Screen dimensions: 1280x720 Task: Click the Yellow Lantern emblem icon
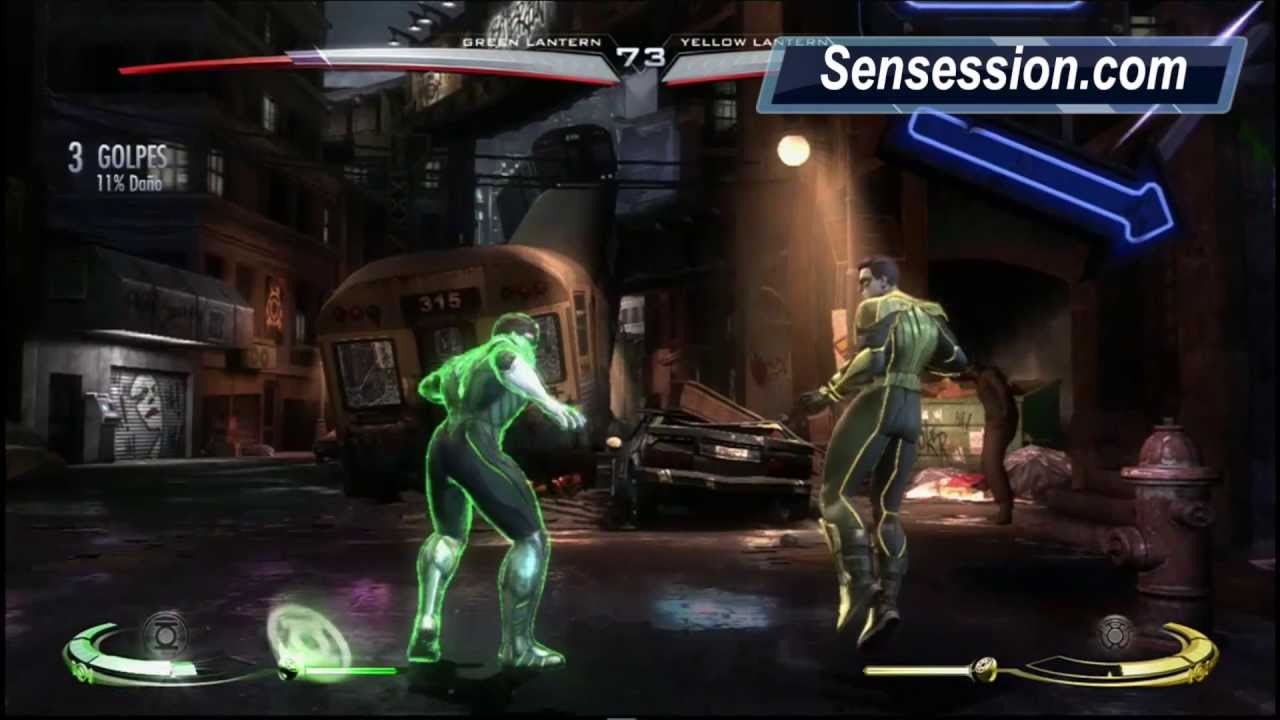click(1114, 634)
